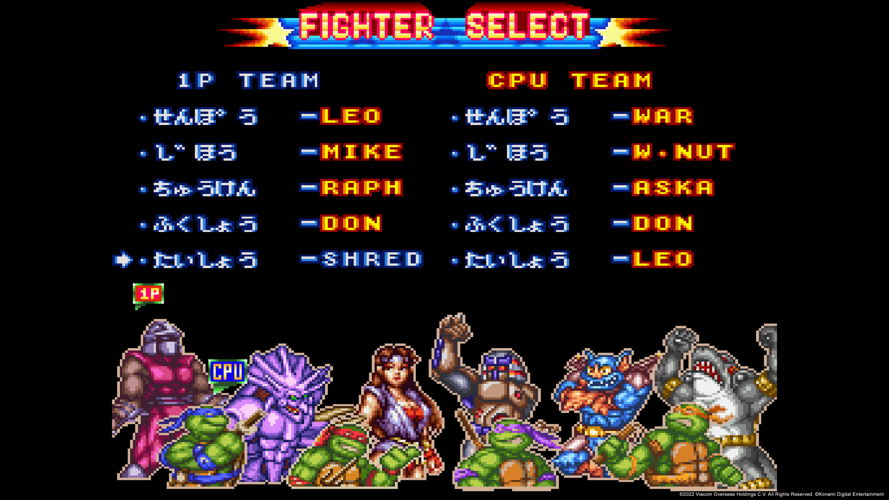The image size is (889, 500).
Task: Click LEO in the CPU team list
Action: click(662, 260)
